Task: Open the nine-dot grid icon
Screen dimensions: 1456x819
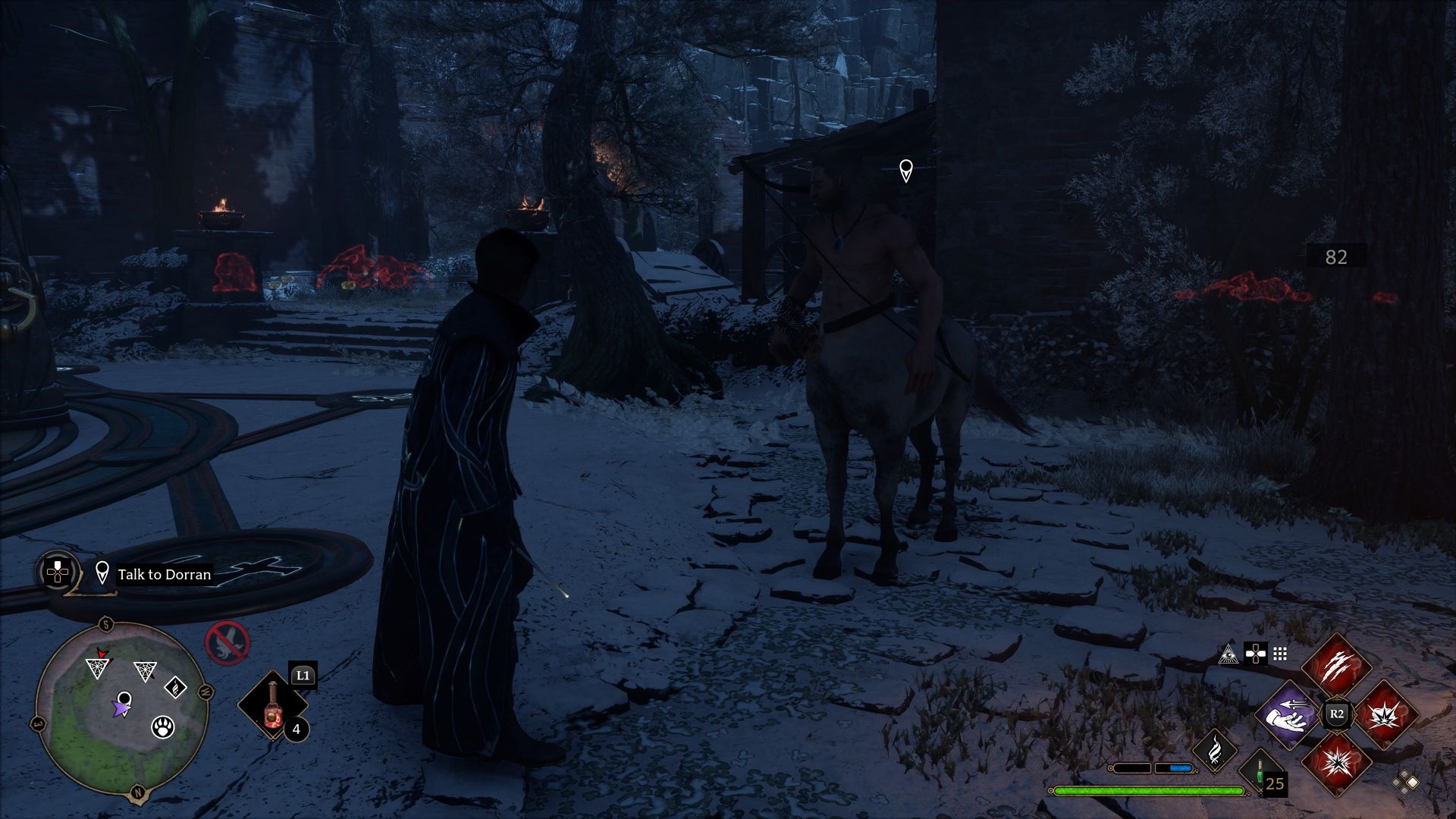Action: [1280, 654]
